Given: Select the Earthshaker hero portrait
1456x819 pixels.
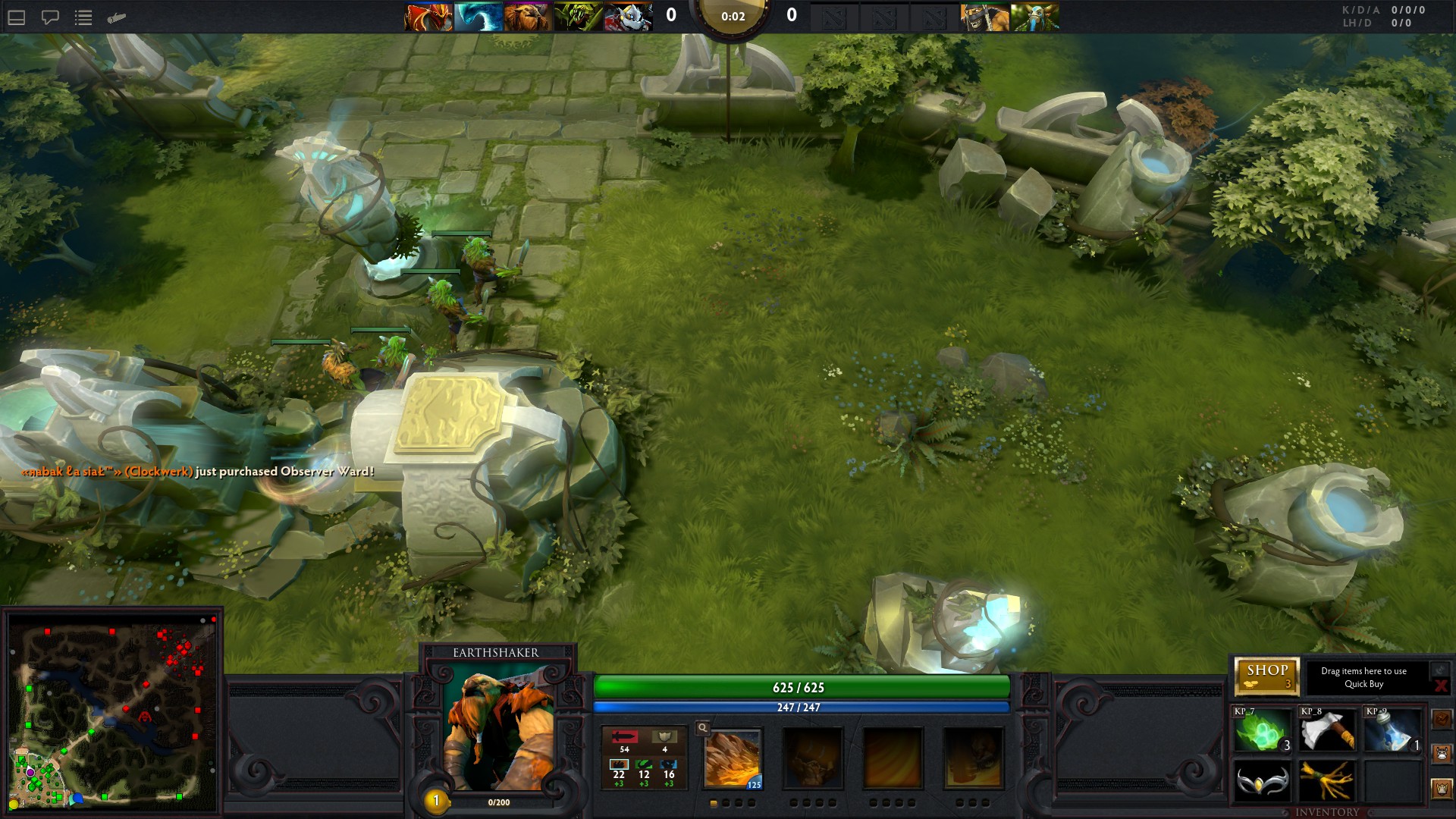Looking at the screenshot, I should (498, 730).
